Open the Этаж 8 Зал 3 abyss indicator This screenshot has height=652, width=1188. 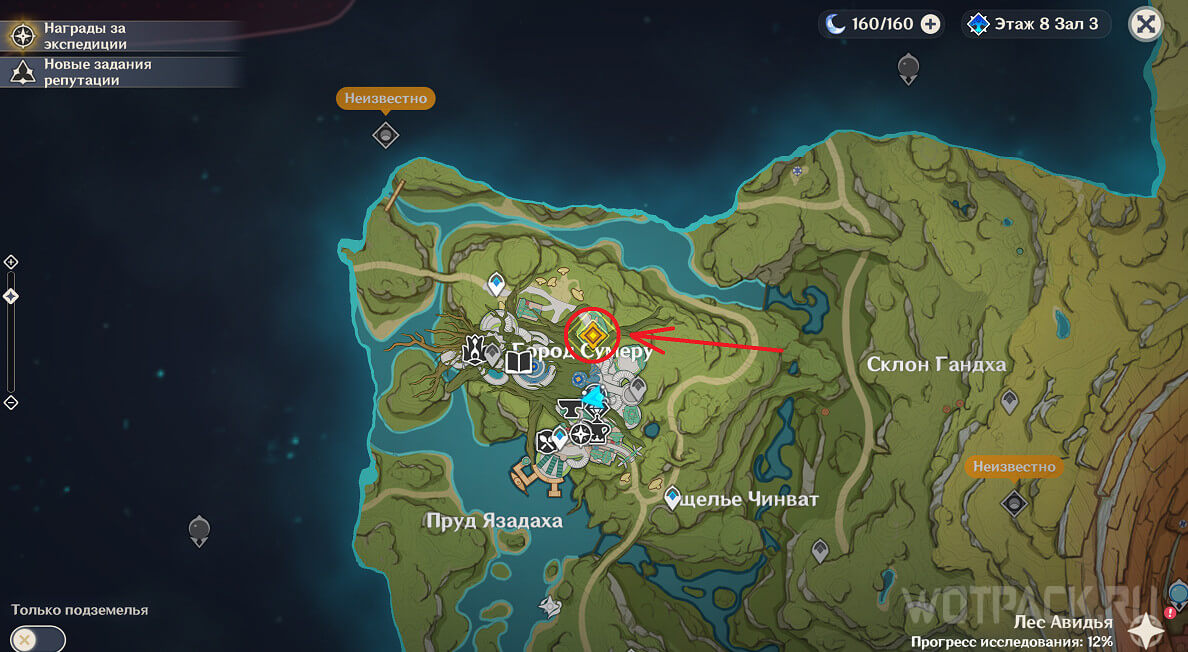(x=1035, y=24)
